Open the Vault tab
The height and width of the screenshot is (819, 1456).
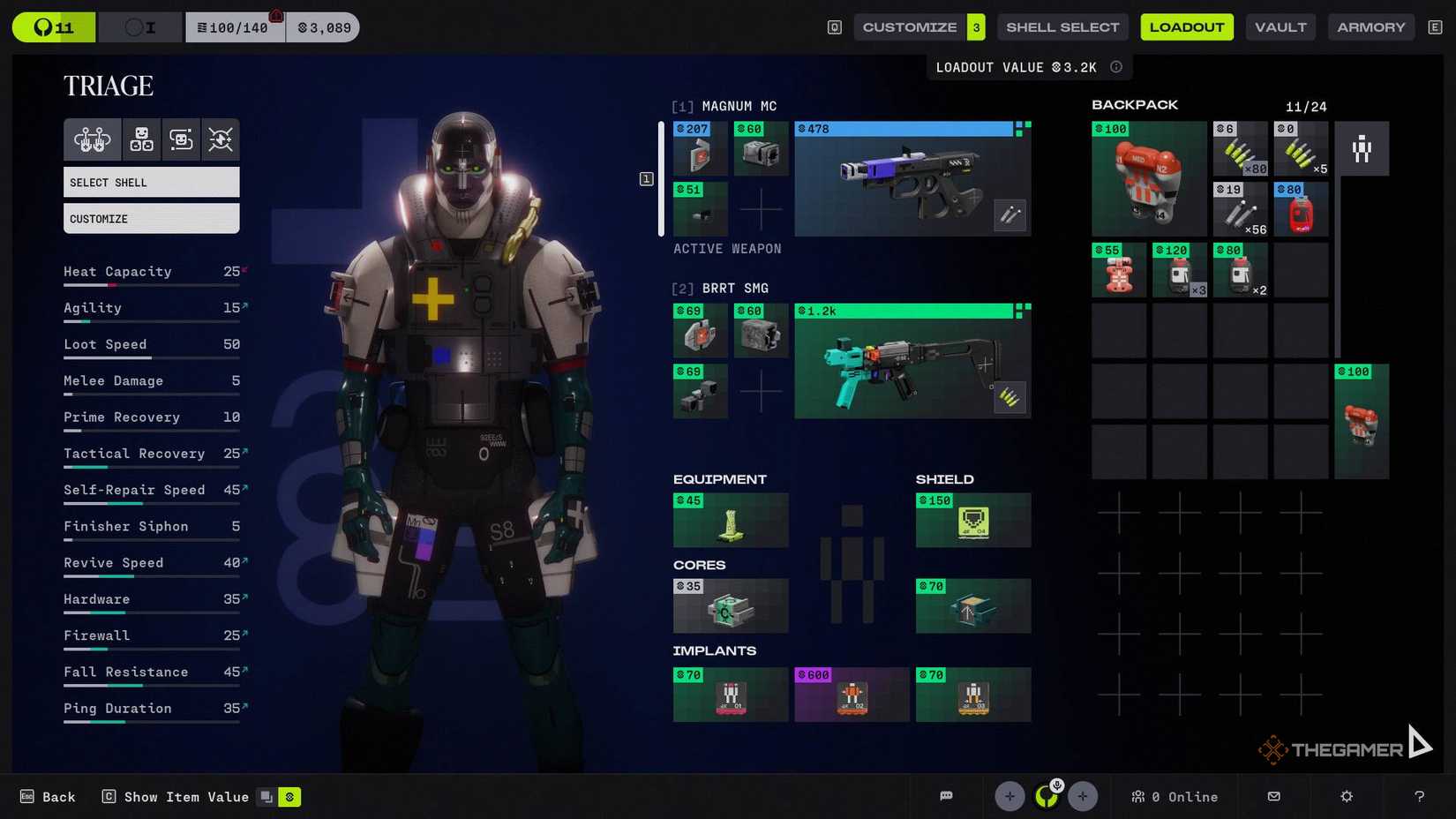1280,26
